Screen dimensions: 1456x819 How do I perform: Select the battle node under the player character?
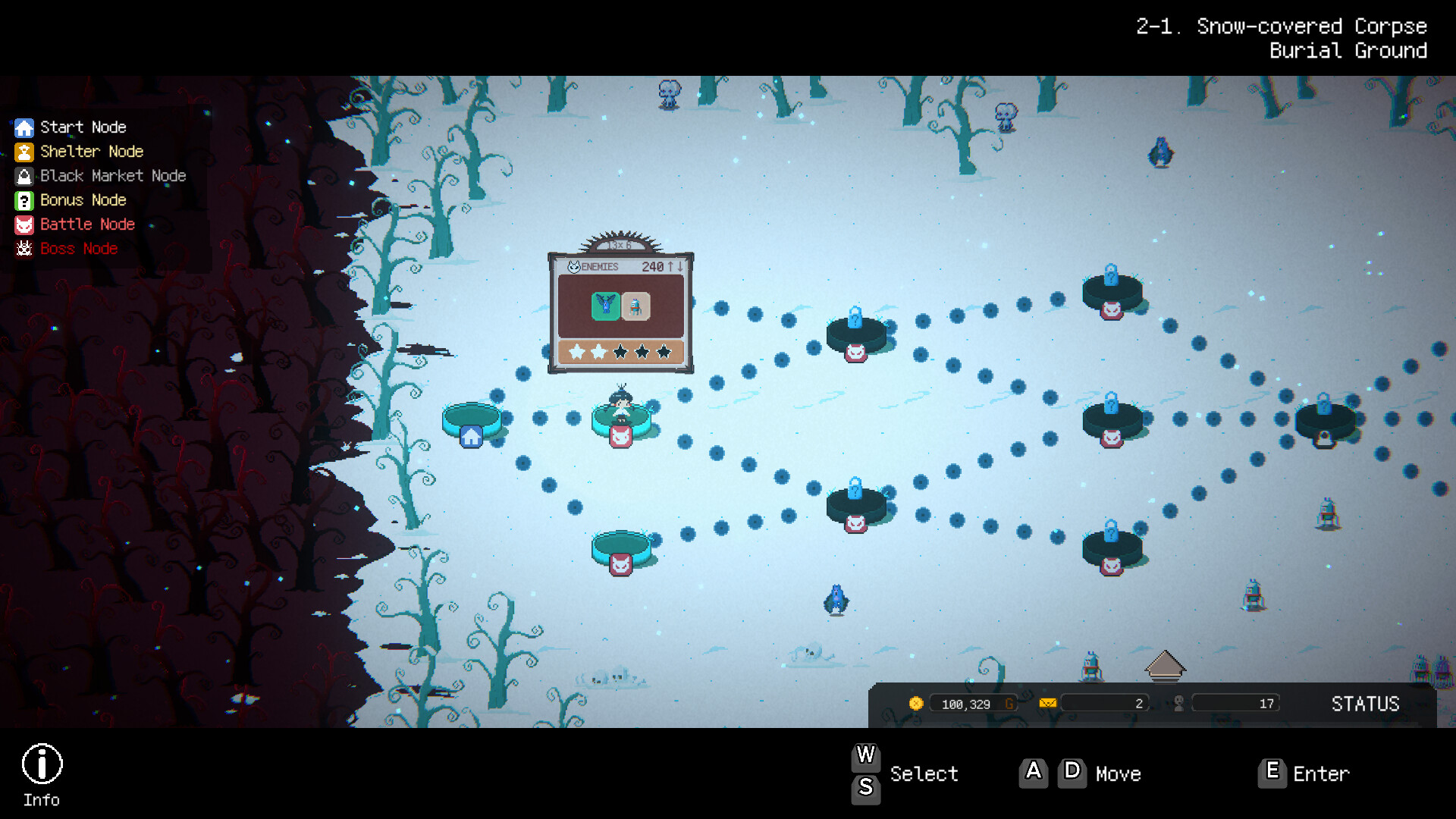click(x=621, y=435)
